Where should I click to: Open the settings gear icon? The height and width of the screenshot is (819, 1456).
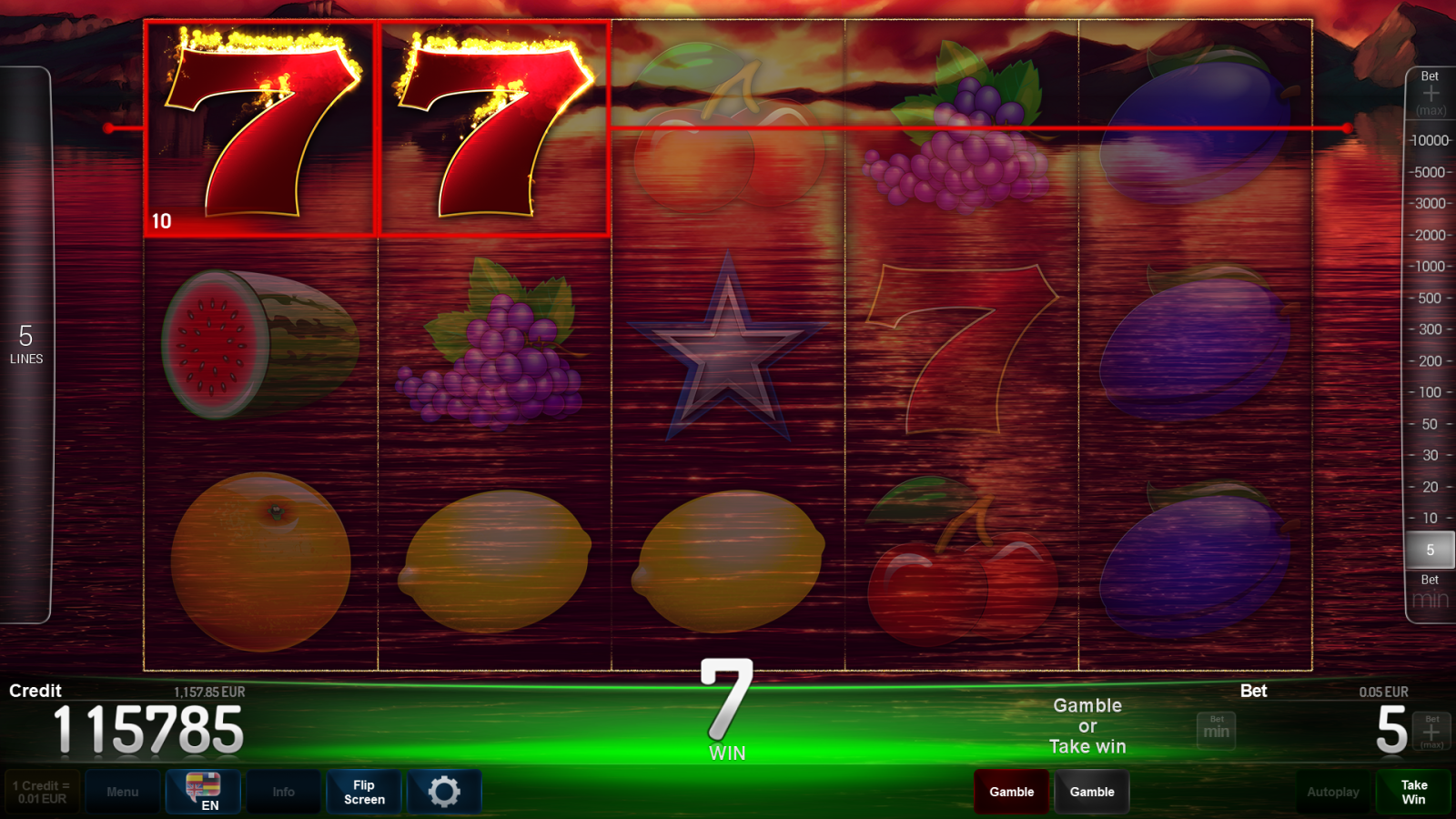click(445, 792)
